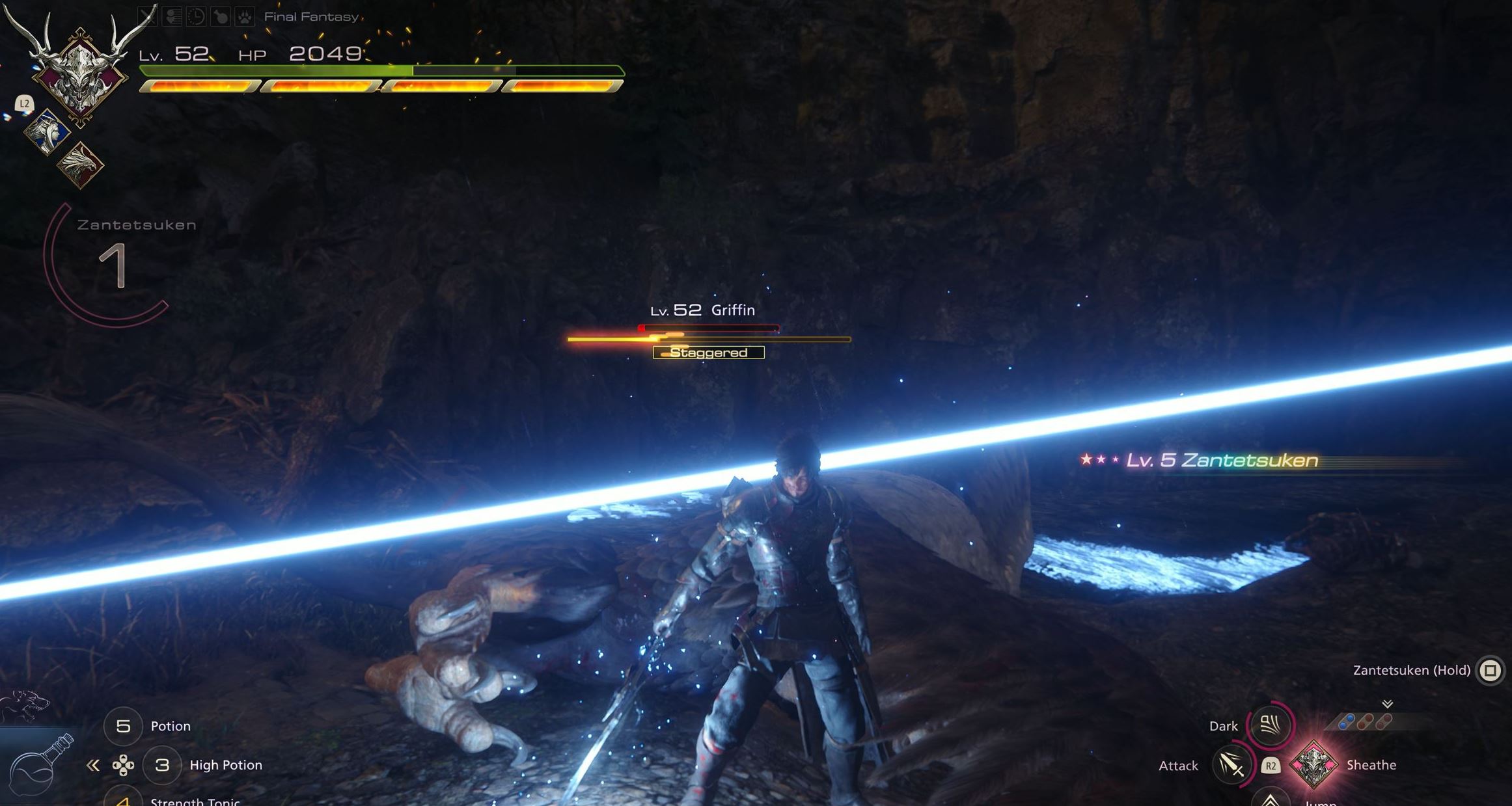Click the paw-print status icon

[244, 17]
